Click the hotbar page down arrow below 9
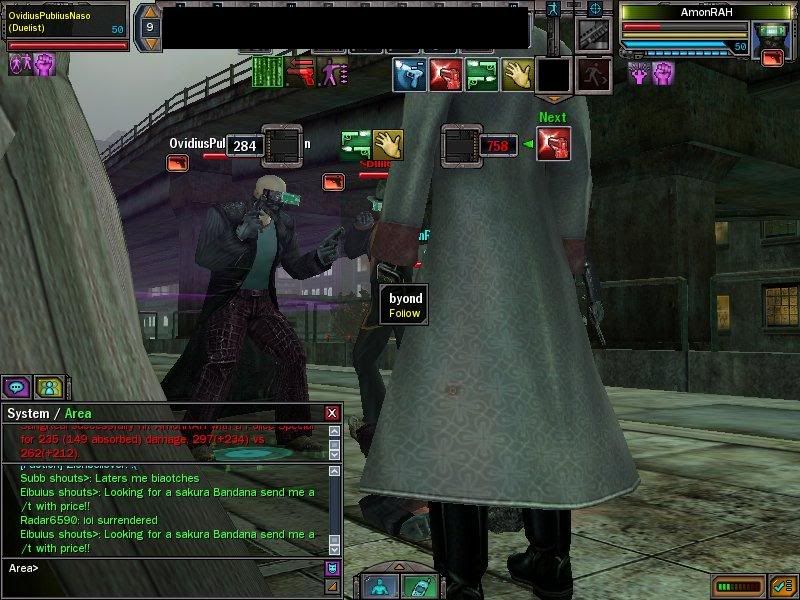 tap(149, 44)
